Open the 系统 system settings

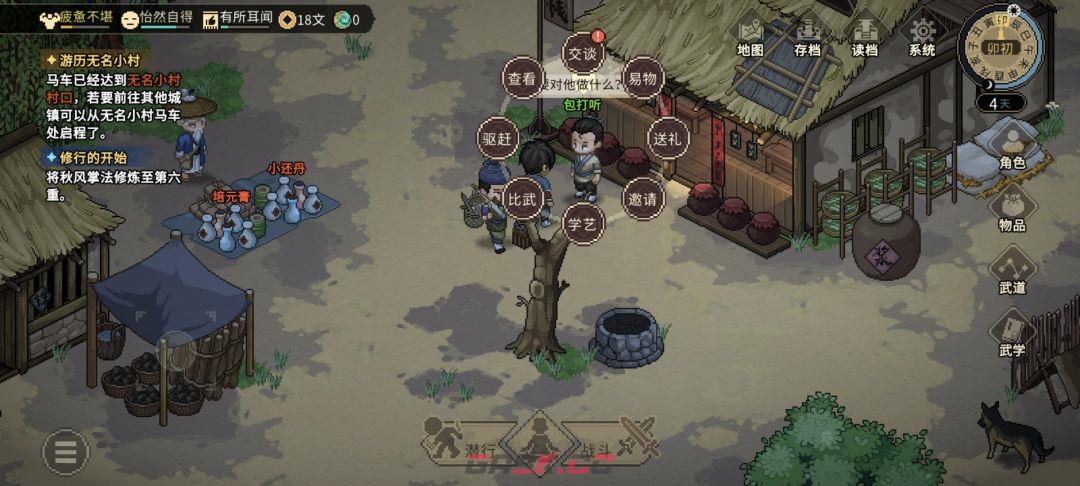[x=922, y=37]
